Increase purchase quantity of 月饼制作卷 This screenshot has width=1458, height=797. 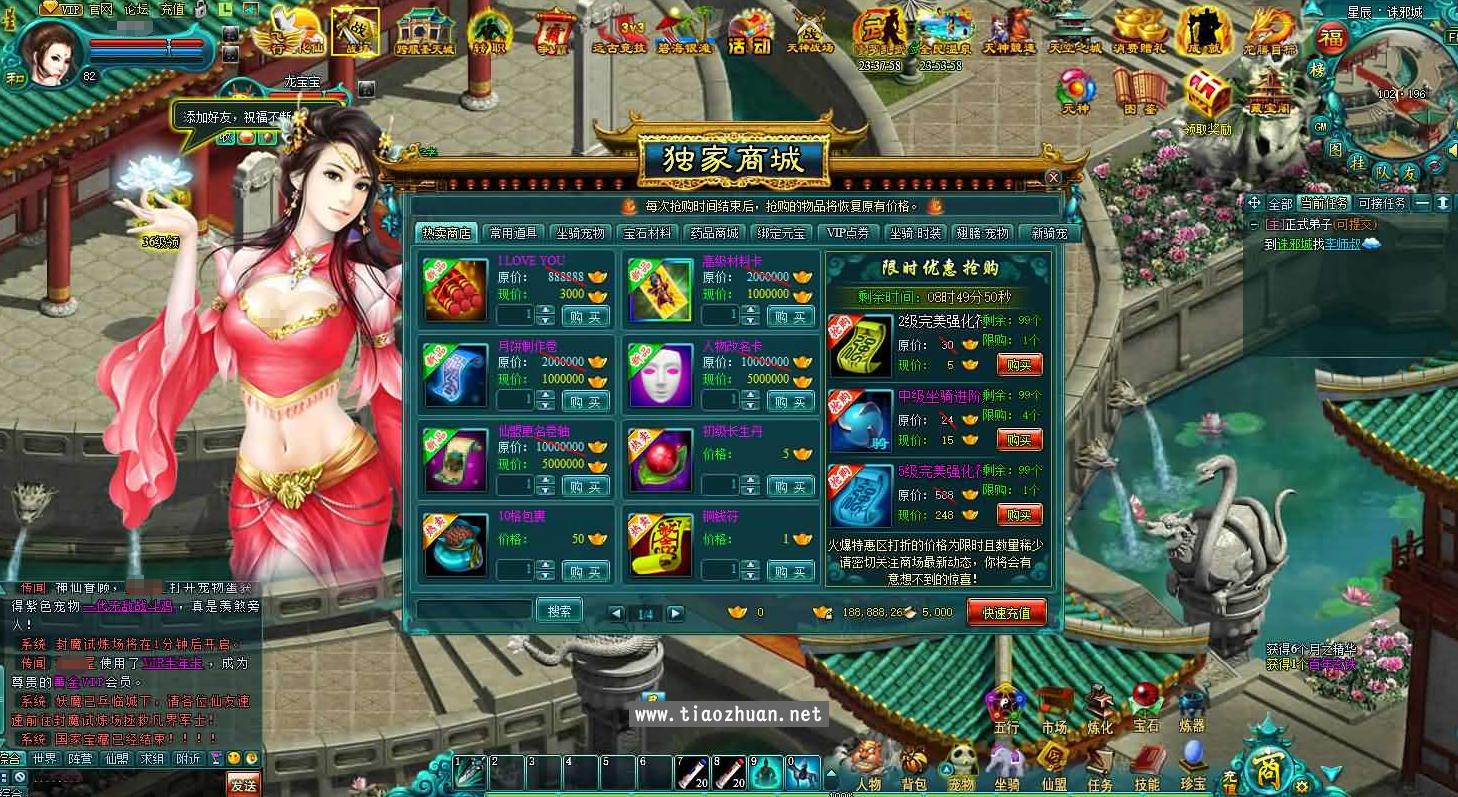click(545, 394)
